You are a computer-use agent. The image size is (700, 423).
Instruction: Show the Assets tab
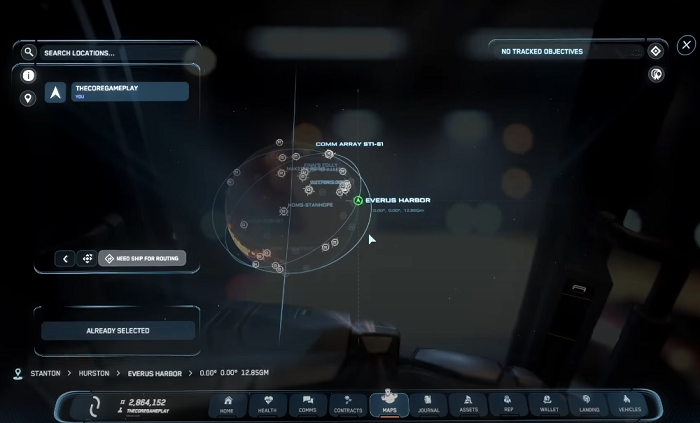point(469,404)
